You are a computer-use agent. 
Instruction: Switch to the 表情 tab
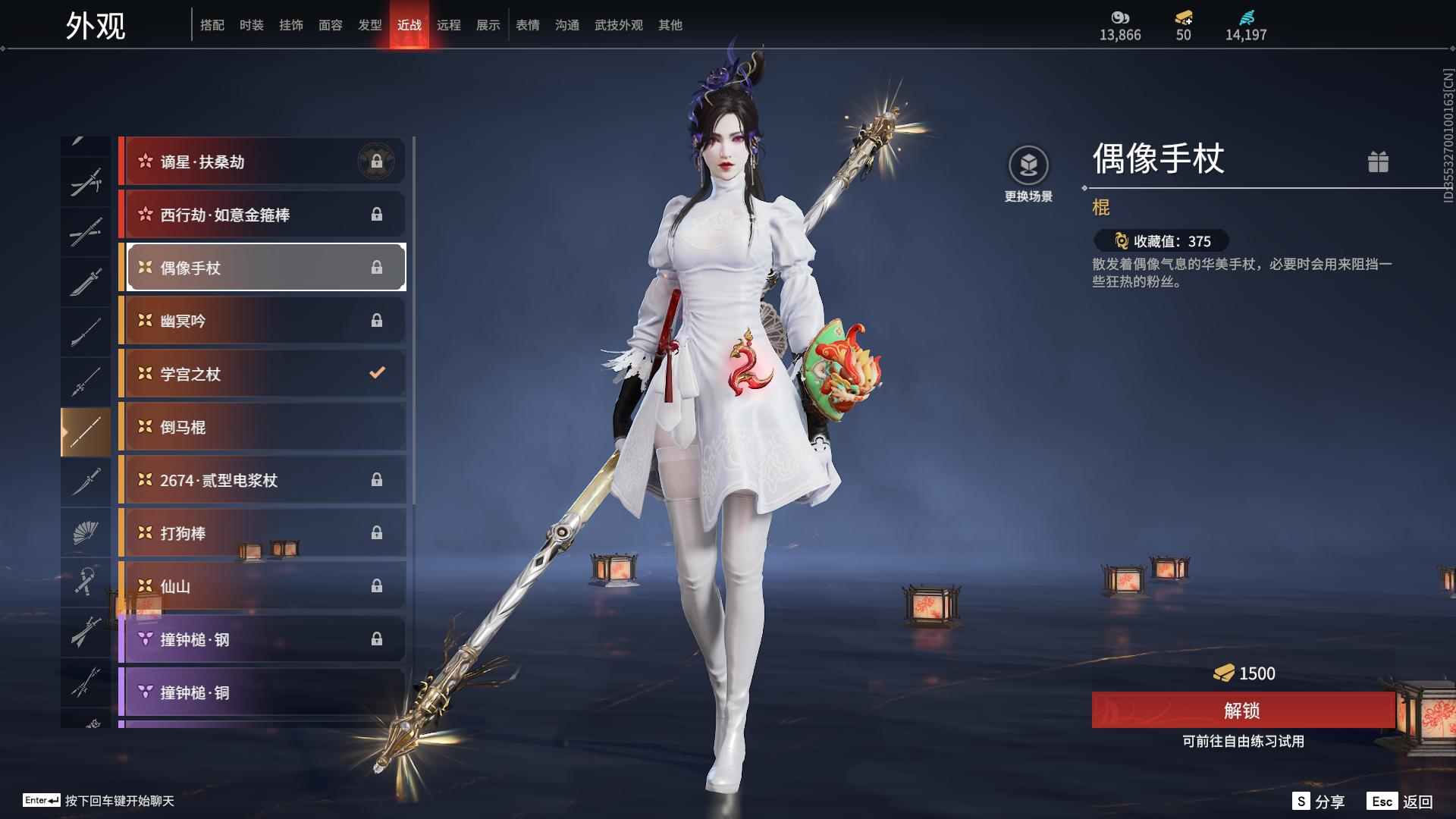coord(528,24)
